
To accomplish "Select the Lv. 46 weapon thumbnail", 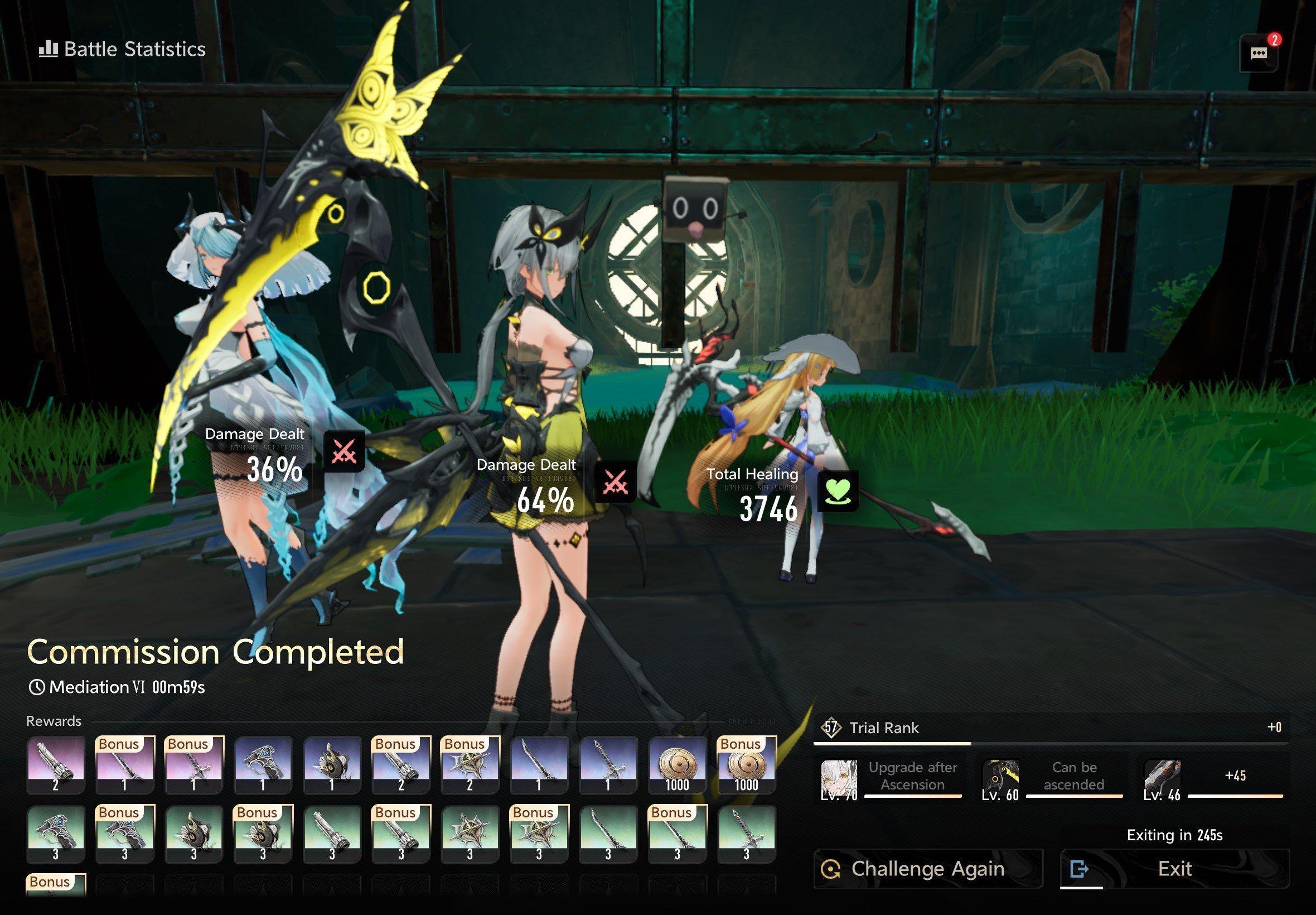I will tap(1162, 779).
